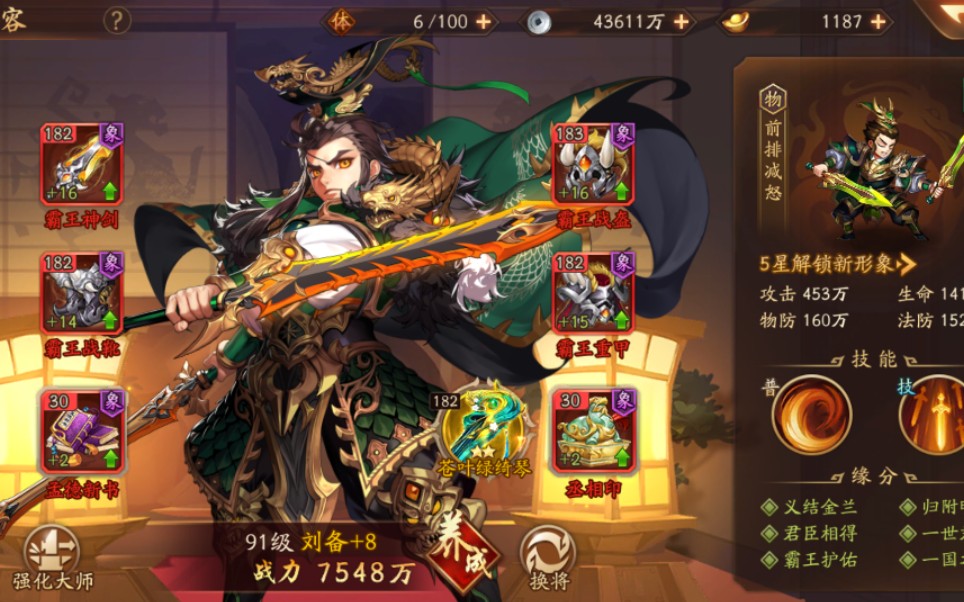The height and width of the screenshot is (602, 964).
Task: View the 技 active skill icon
Action: (933, 413)
